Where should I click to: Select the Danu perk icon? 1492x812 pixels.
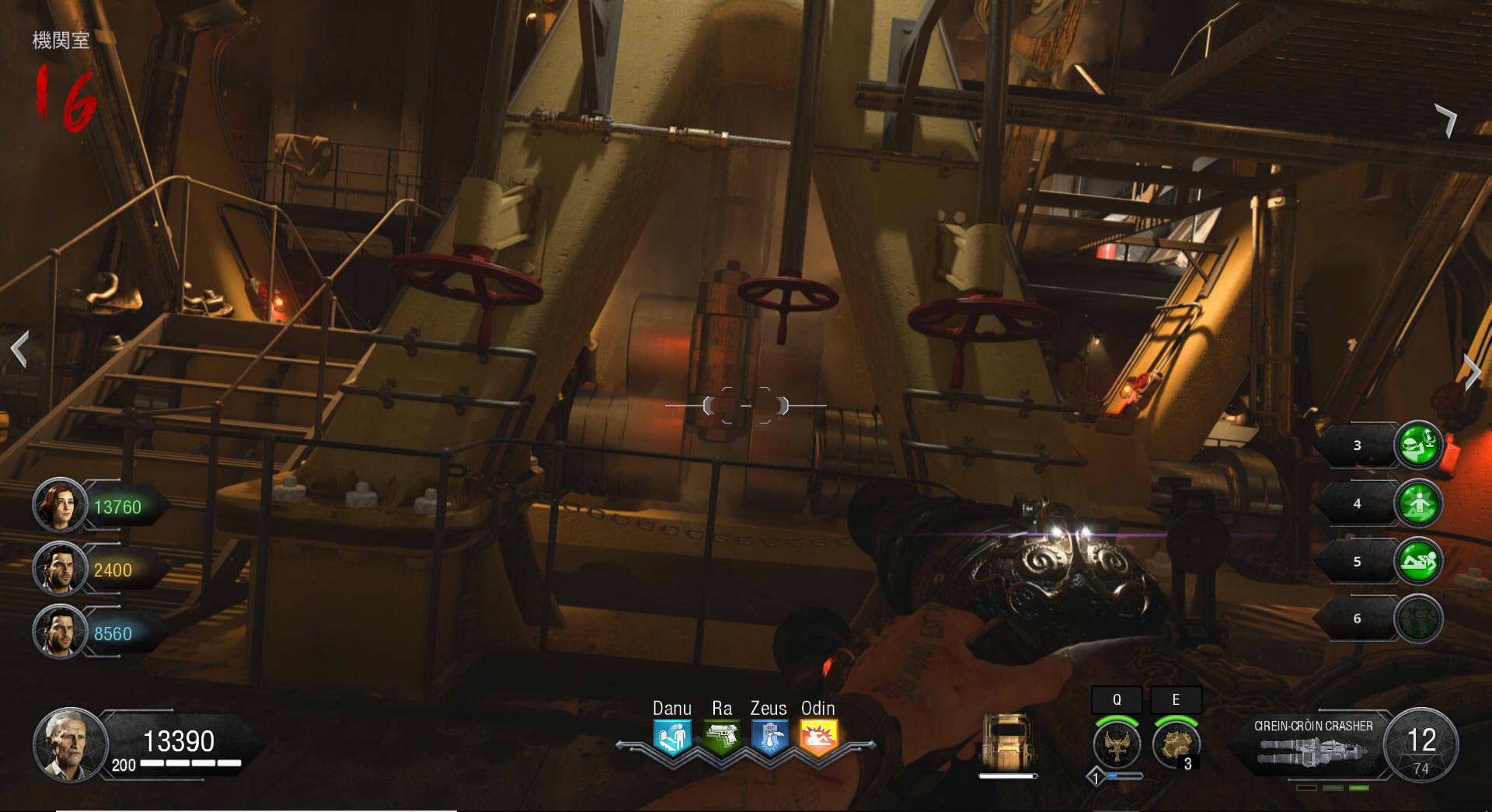tap(672, 736)
